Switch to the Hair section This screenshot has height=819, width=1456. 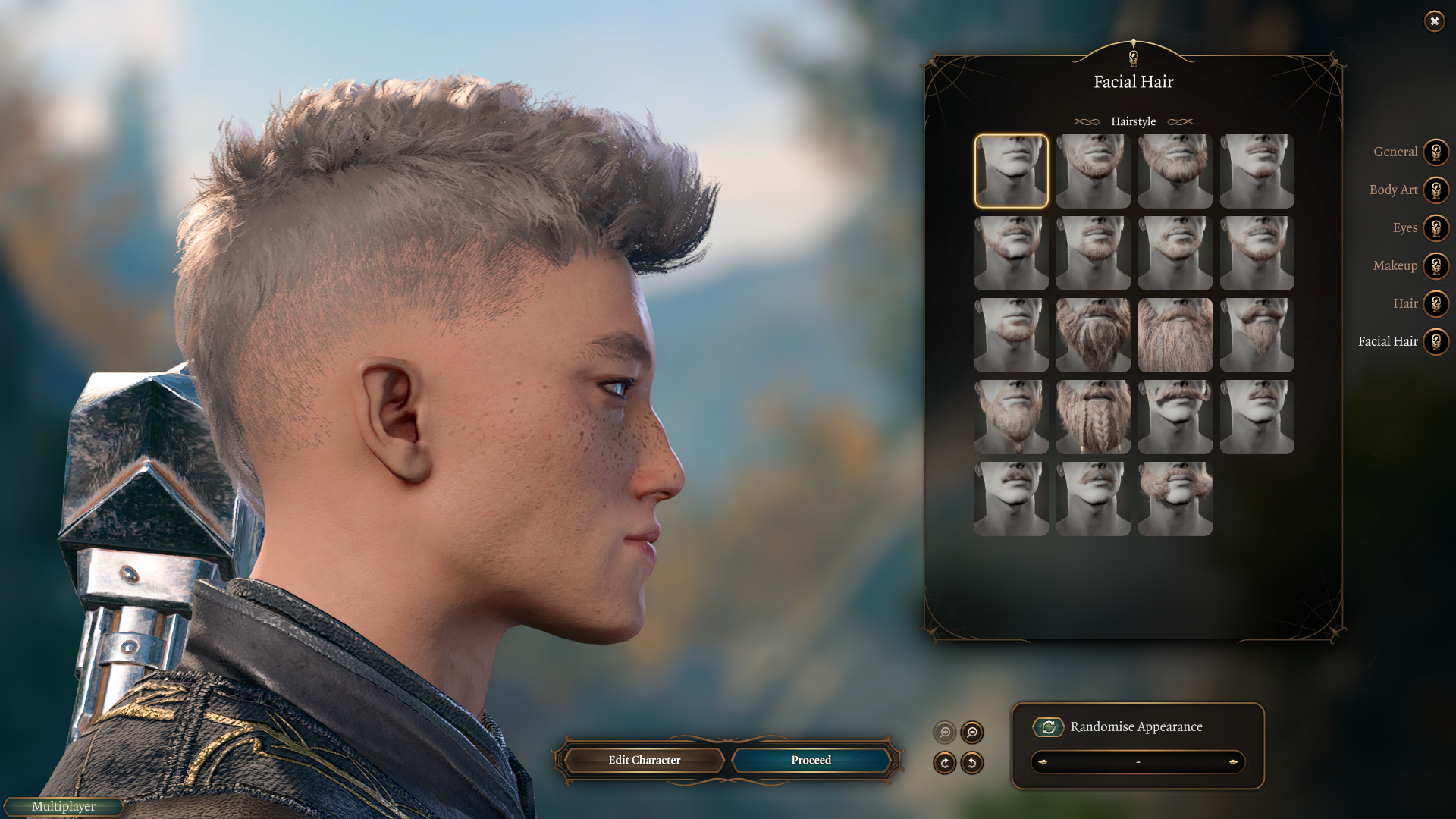(1436, 303)
